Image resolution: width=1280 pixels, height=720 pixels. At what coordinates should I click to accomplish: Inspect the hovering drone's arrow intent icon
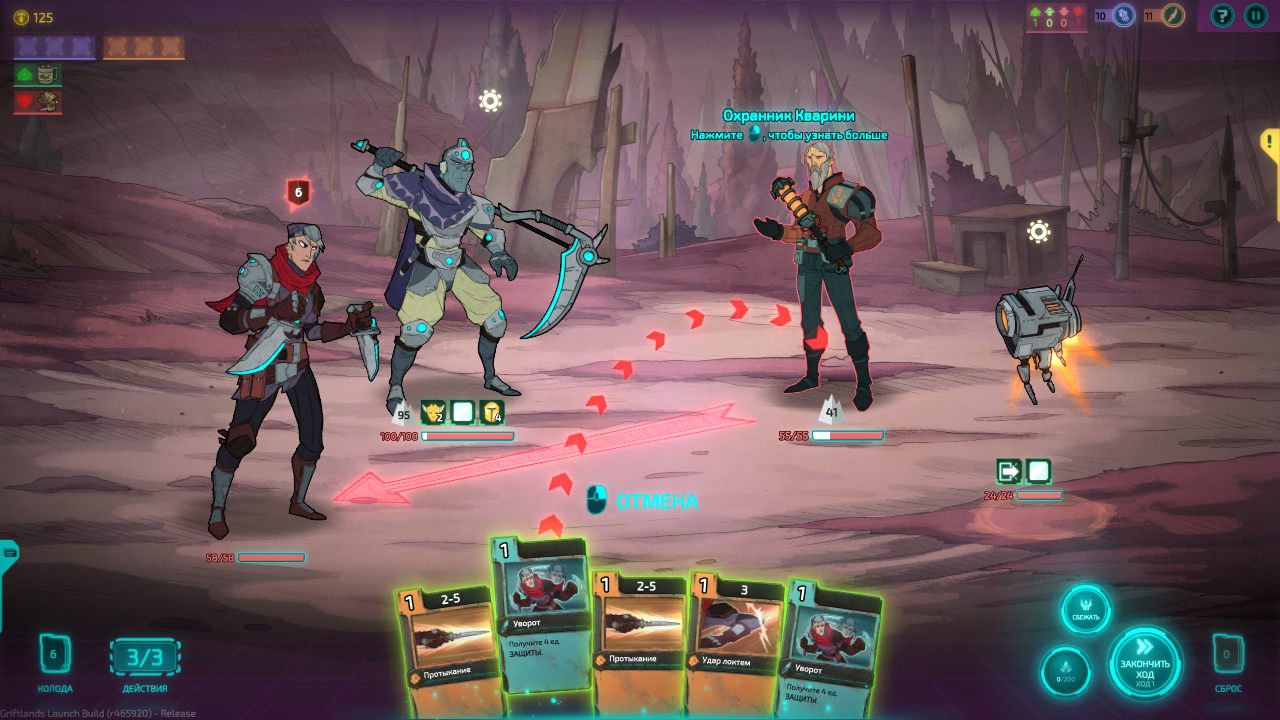[x=1008, y=471]
